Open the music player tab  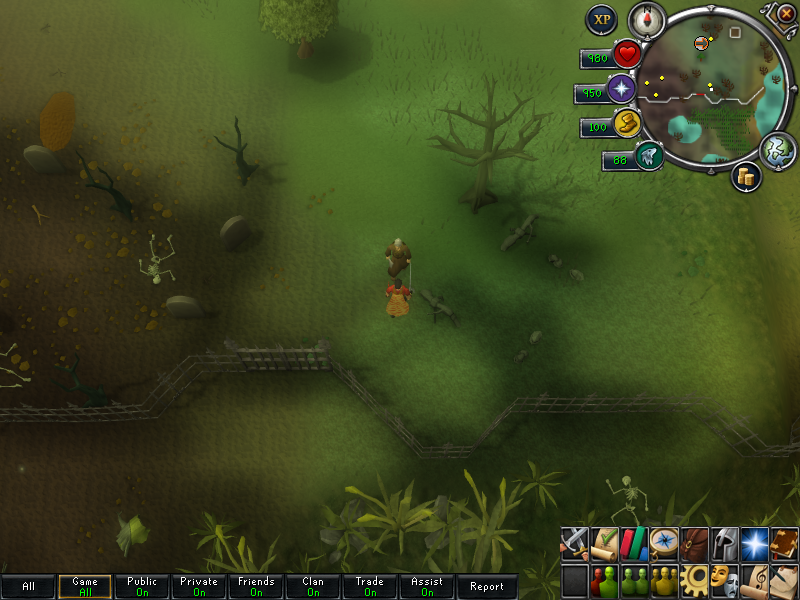(754, 579)
